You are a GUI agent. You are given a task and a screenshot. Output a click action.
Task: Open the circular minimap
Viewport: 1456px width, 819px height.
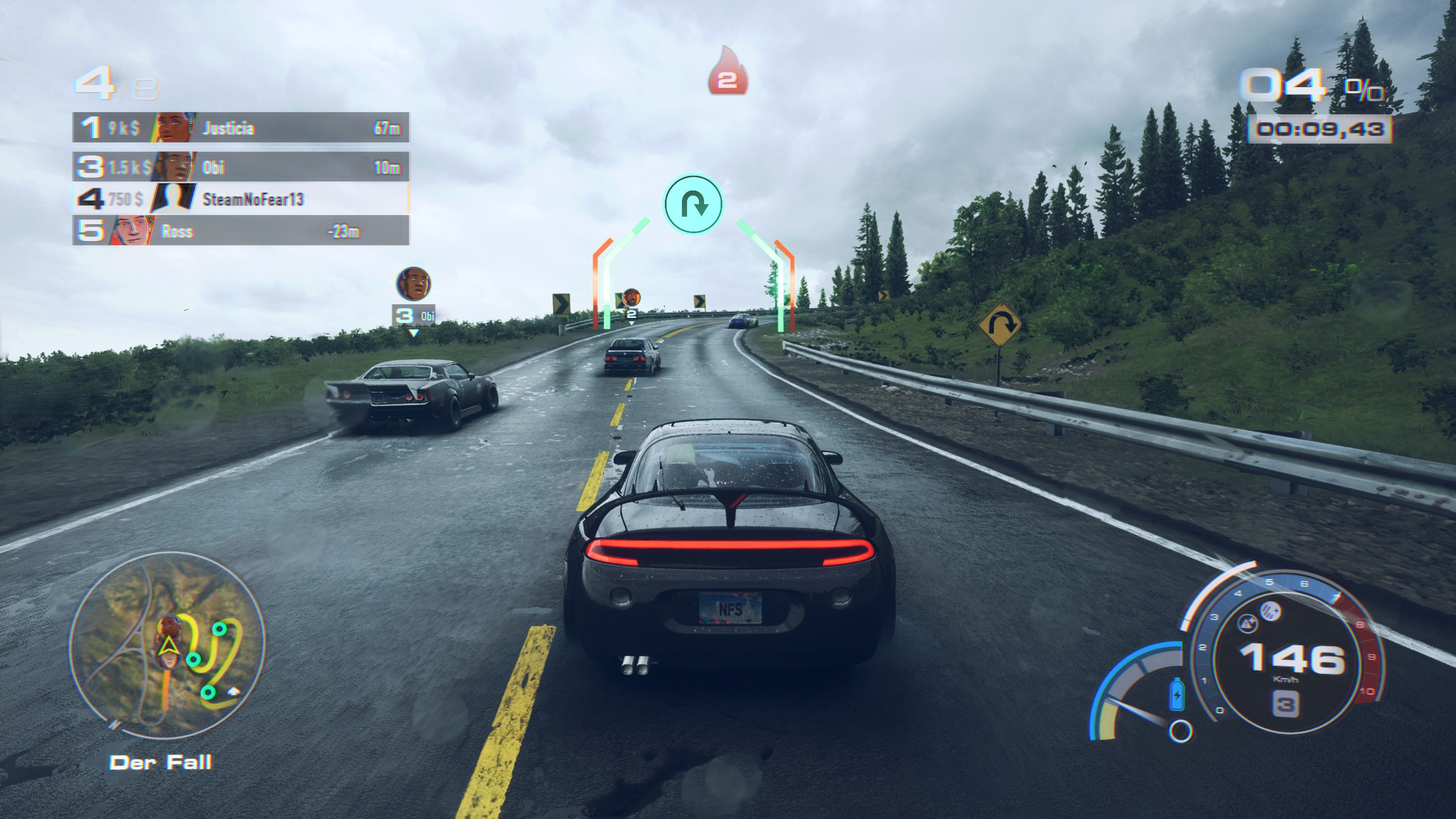coord(167,649)
